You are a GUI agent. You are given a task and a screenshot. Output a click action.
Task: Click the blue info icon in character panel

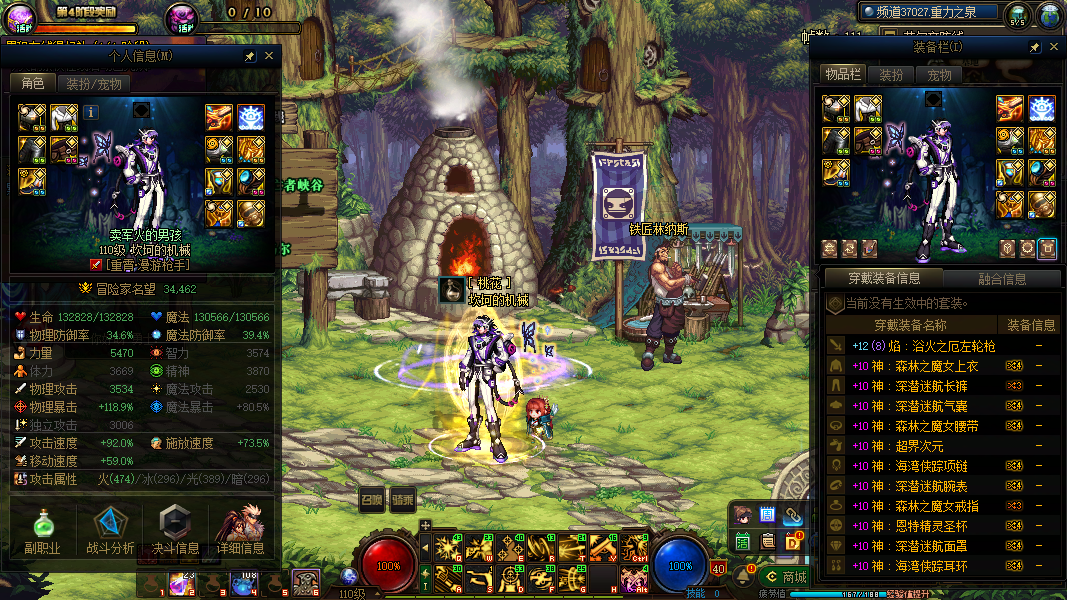[90, 112]
